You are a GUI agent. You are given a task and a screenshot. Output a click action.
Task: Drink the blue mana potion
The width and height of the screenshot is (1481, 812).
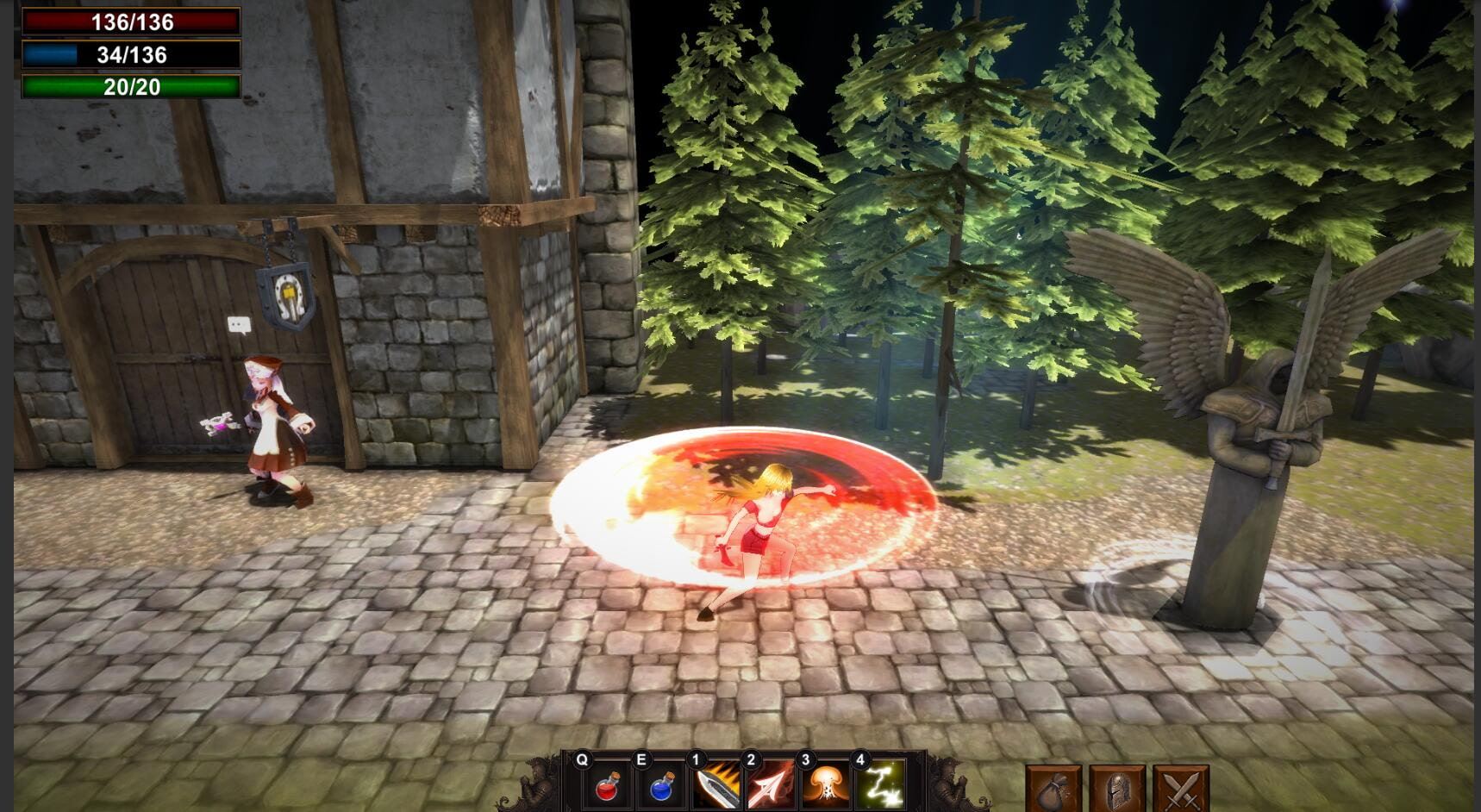coord(662,786)
